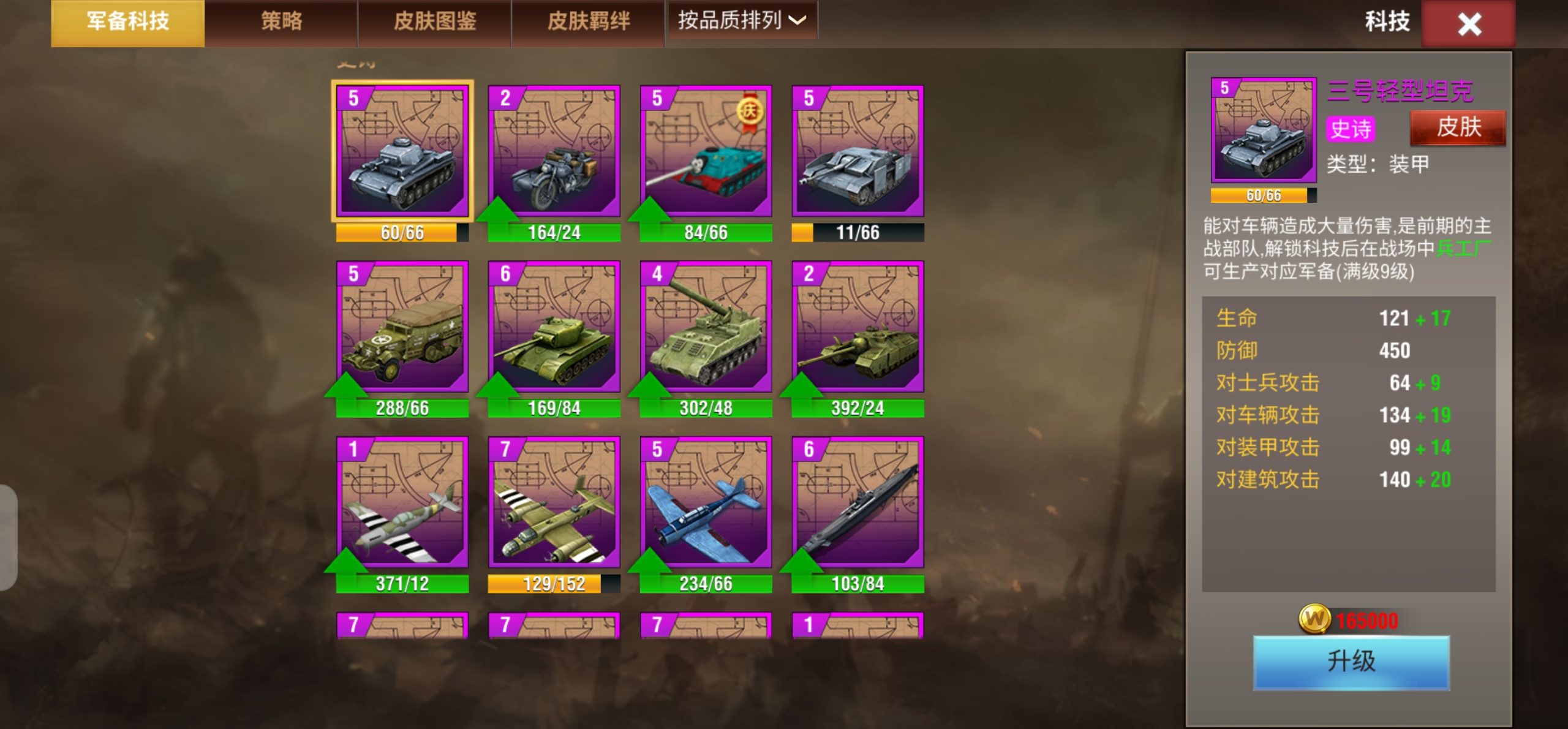The height and width of the screenshot is (729, 1568).
Task: Open the red 皮肤 skins button
Action: point(1457,127)
